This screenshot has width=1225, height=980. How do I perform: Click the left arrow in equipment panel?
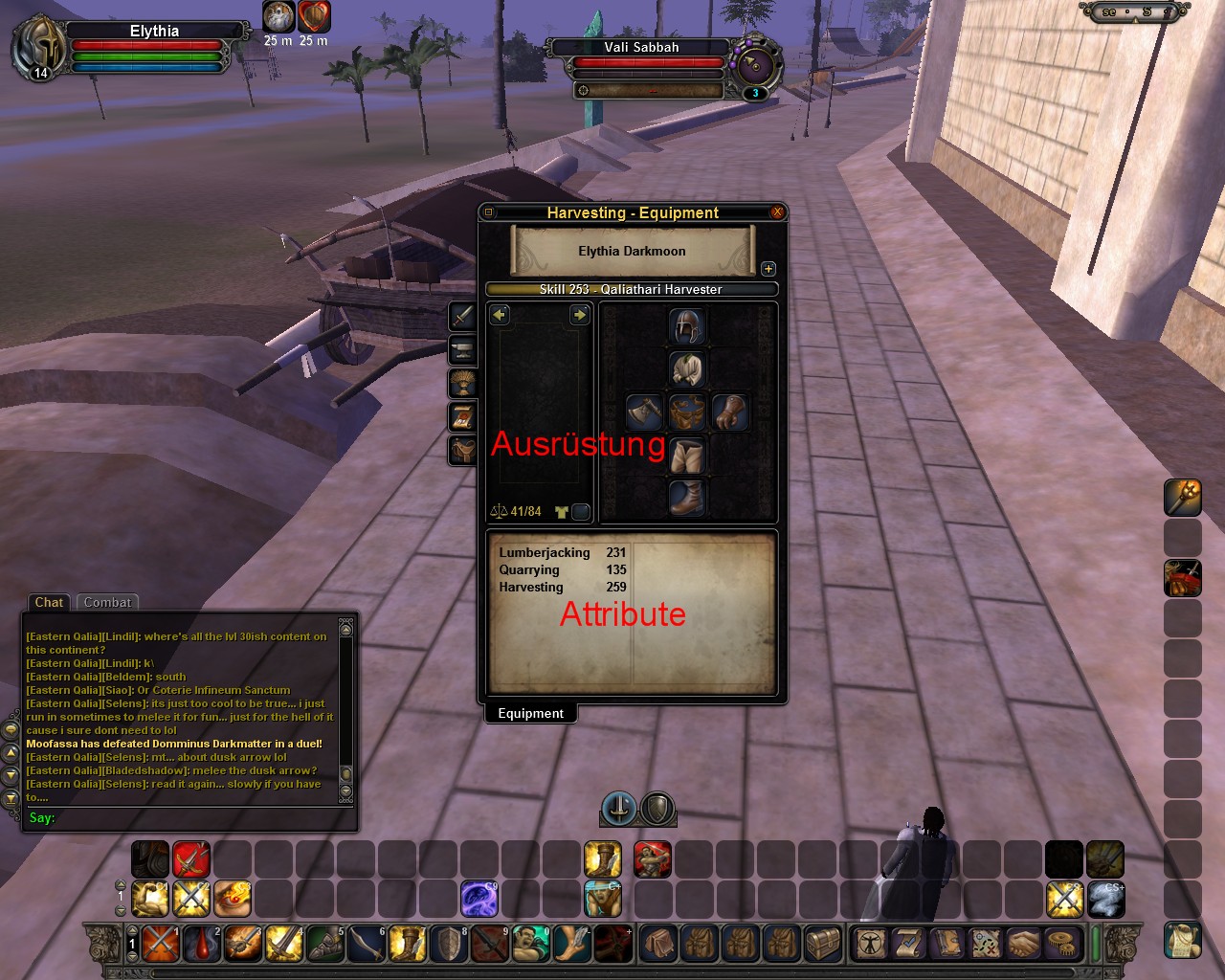(500, 315)
